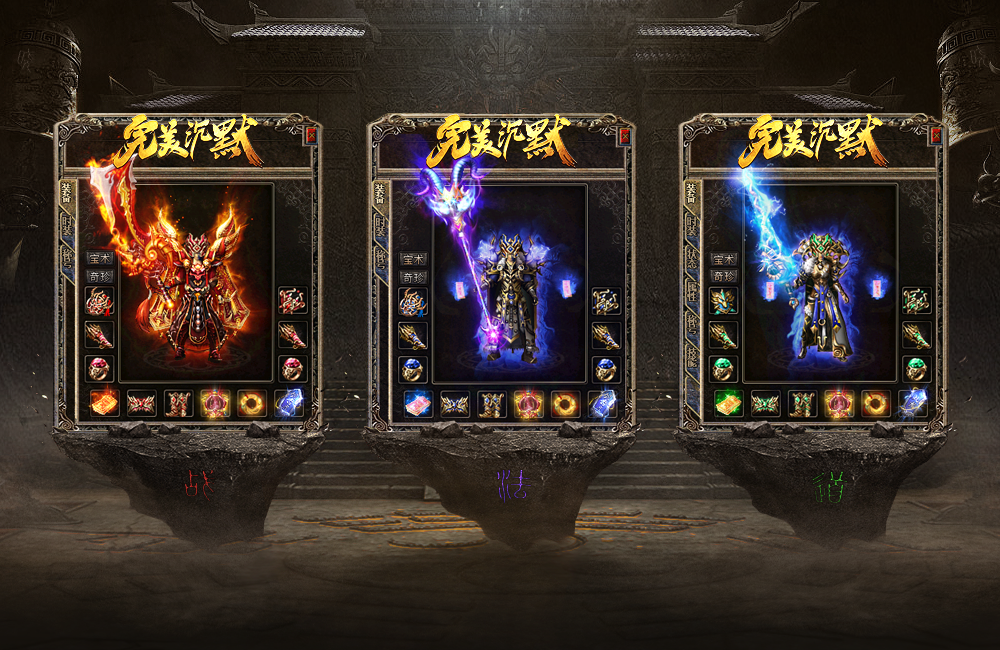Select the flaming orange book slot
This screenshot has height=650, width=1000.
(x=104, y=403)
